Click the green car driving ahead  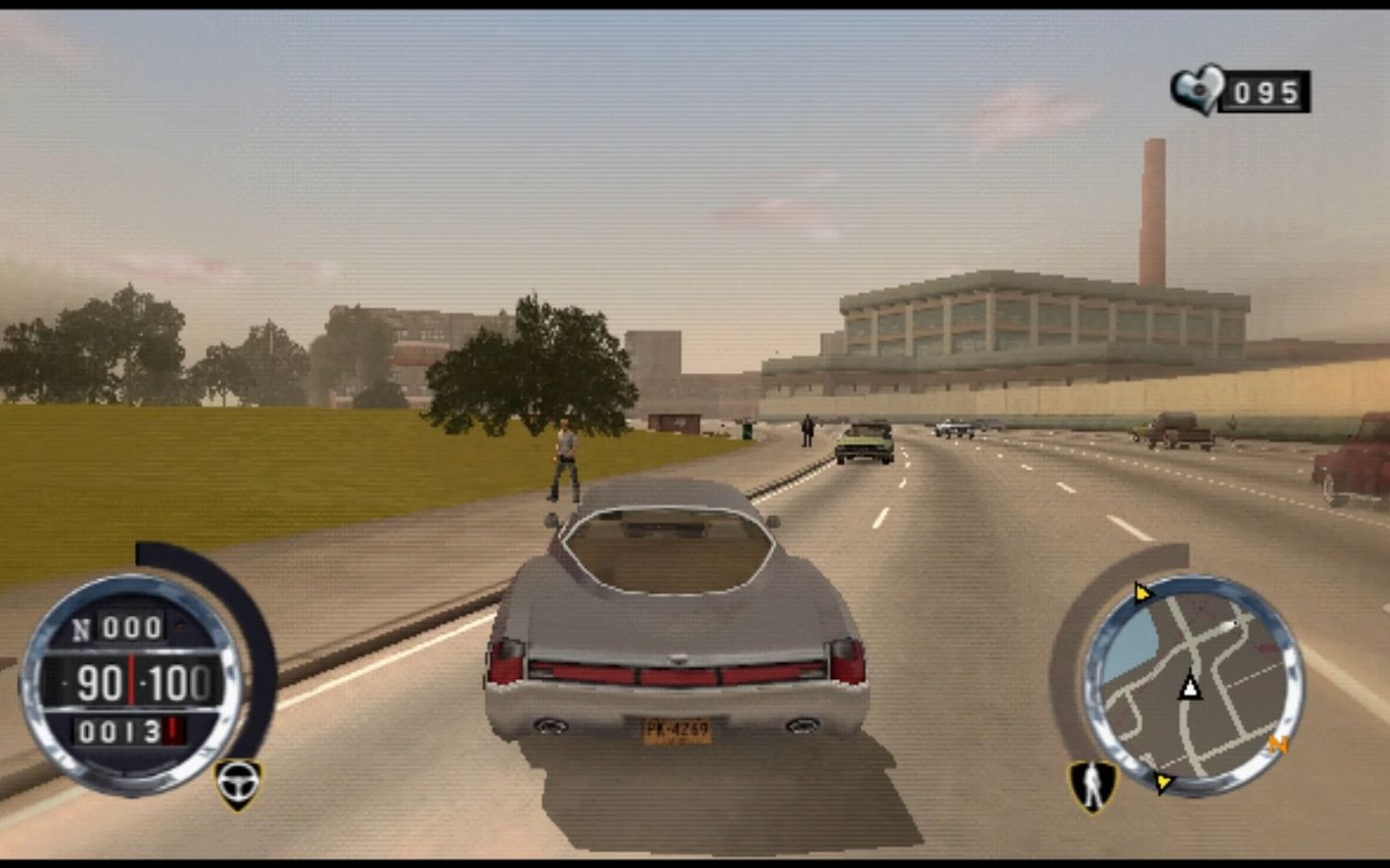(x=863, y=443)
